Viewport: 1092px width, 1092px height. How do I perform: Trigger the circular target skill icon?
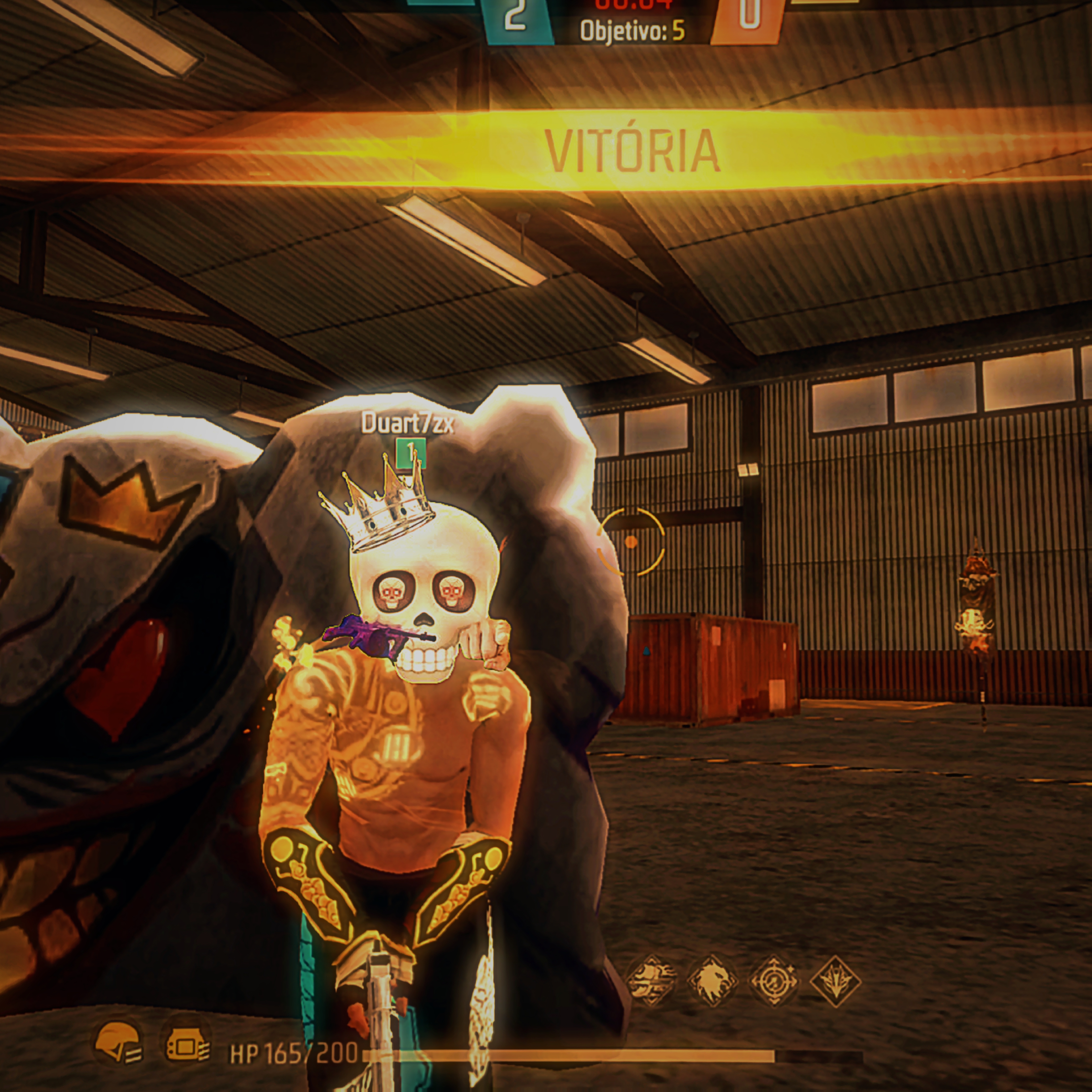click(x=773, y=981)
